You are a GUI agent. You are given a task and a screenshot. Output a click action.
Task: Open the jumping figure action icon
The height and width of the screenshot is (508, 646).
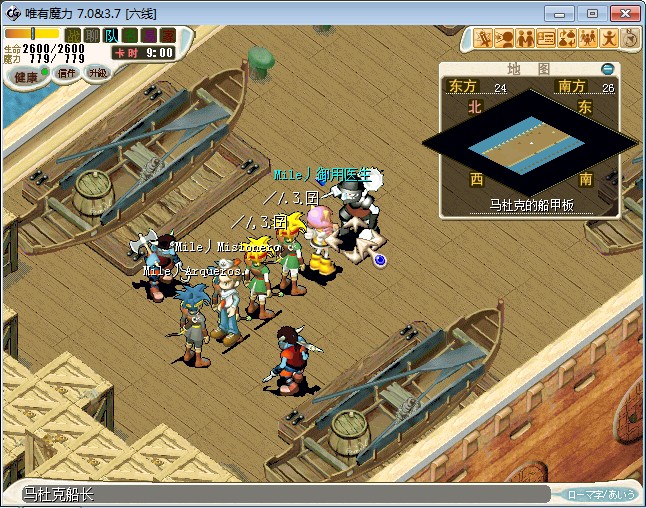(608, 39)
